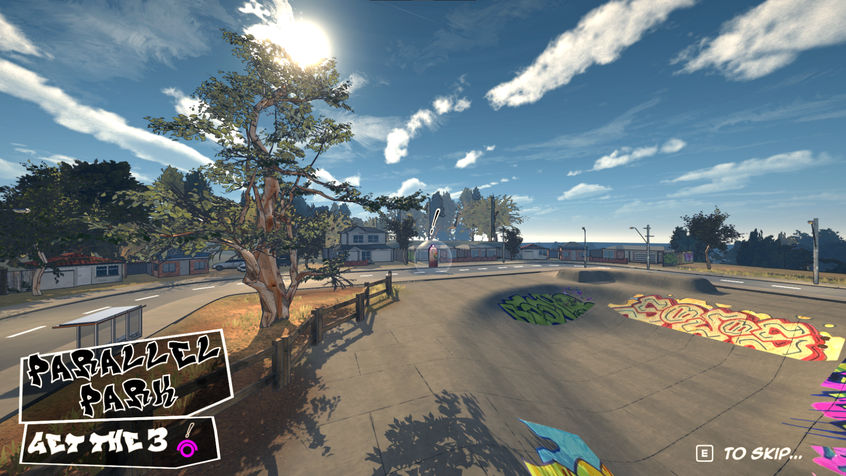This screenshot has height=476, width=846.
Task: Click the Parallel Park level title banner
Action: tap(124, 374)
